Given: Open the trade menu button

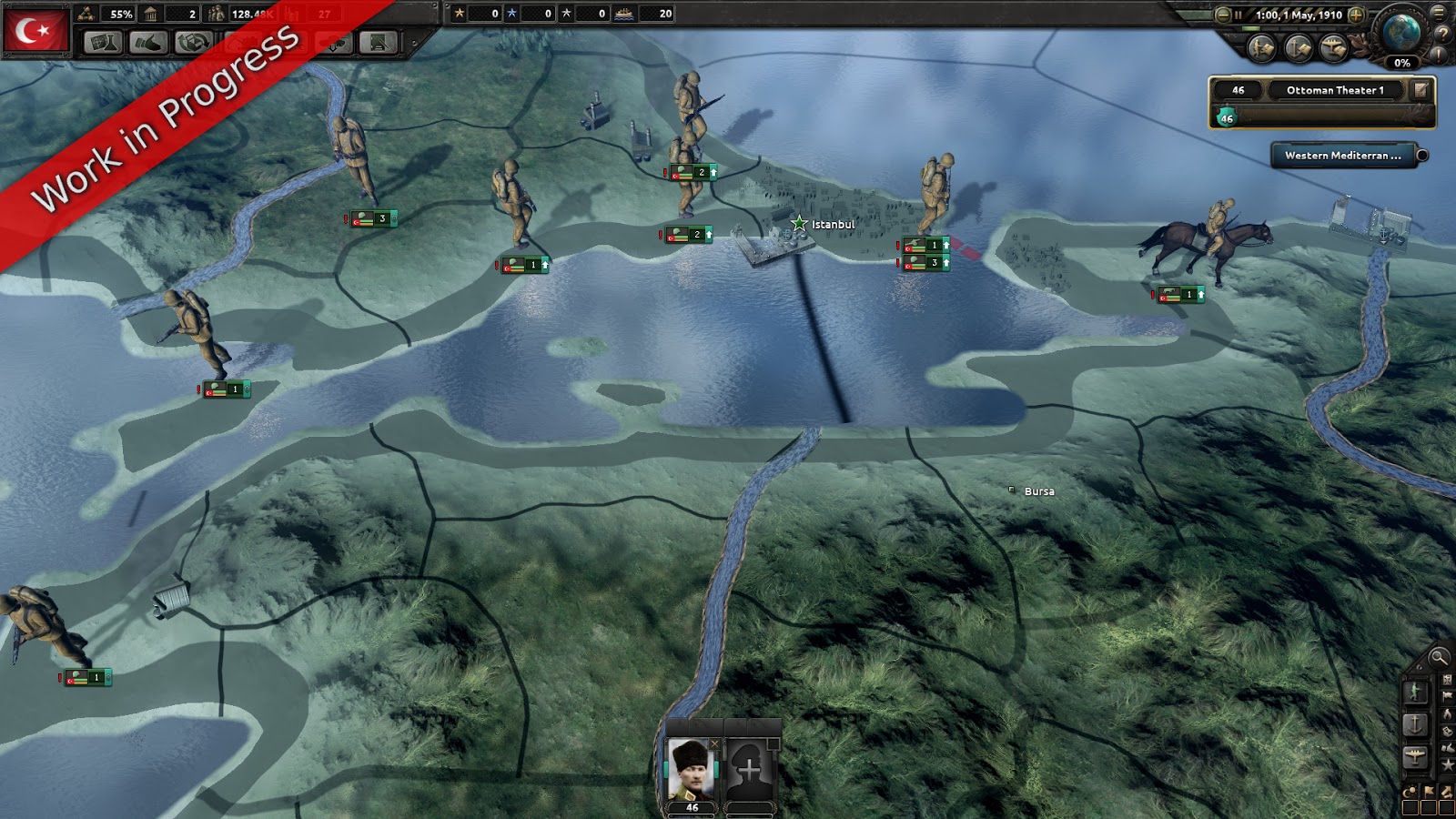Looking at the screenshot, I should [193, 42].
